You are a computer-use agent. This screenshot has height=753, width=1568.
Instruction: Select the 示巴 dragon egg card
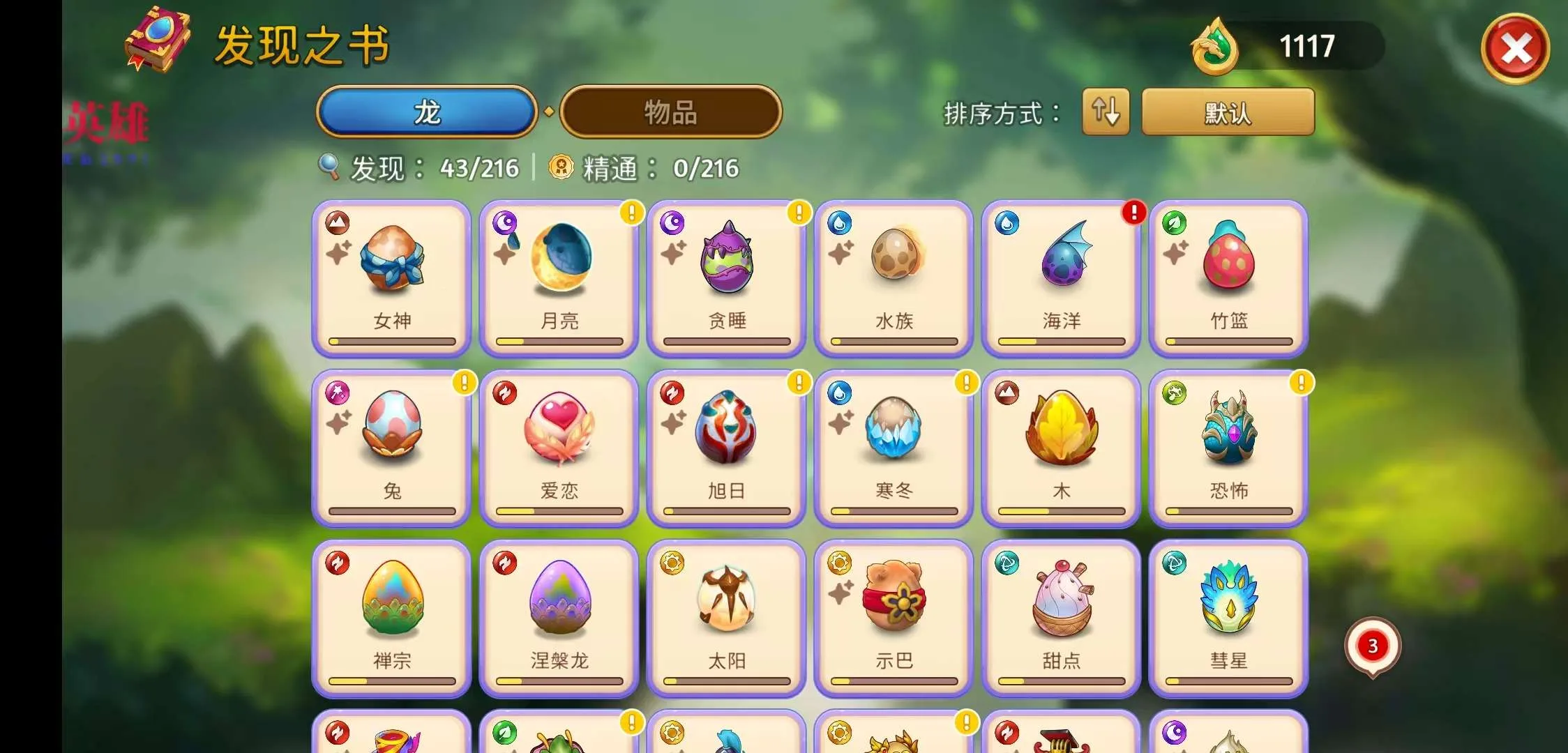point(894,618)
